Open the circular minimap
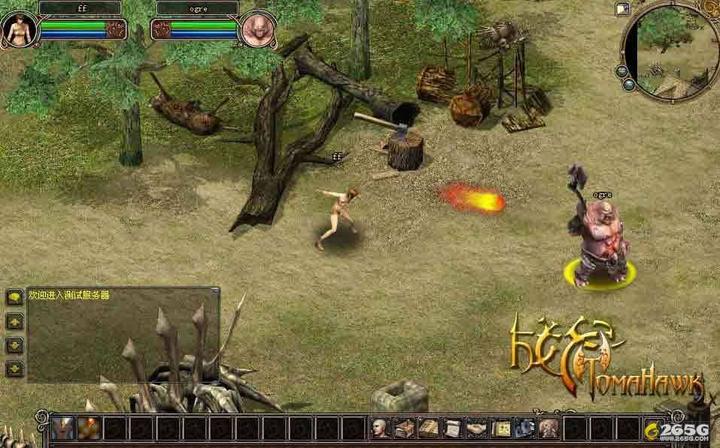This screenshot has height=448, width=720. (x=671, y=51)
